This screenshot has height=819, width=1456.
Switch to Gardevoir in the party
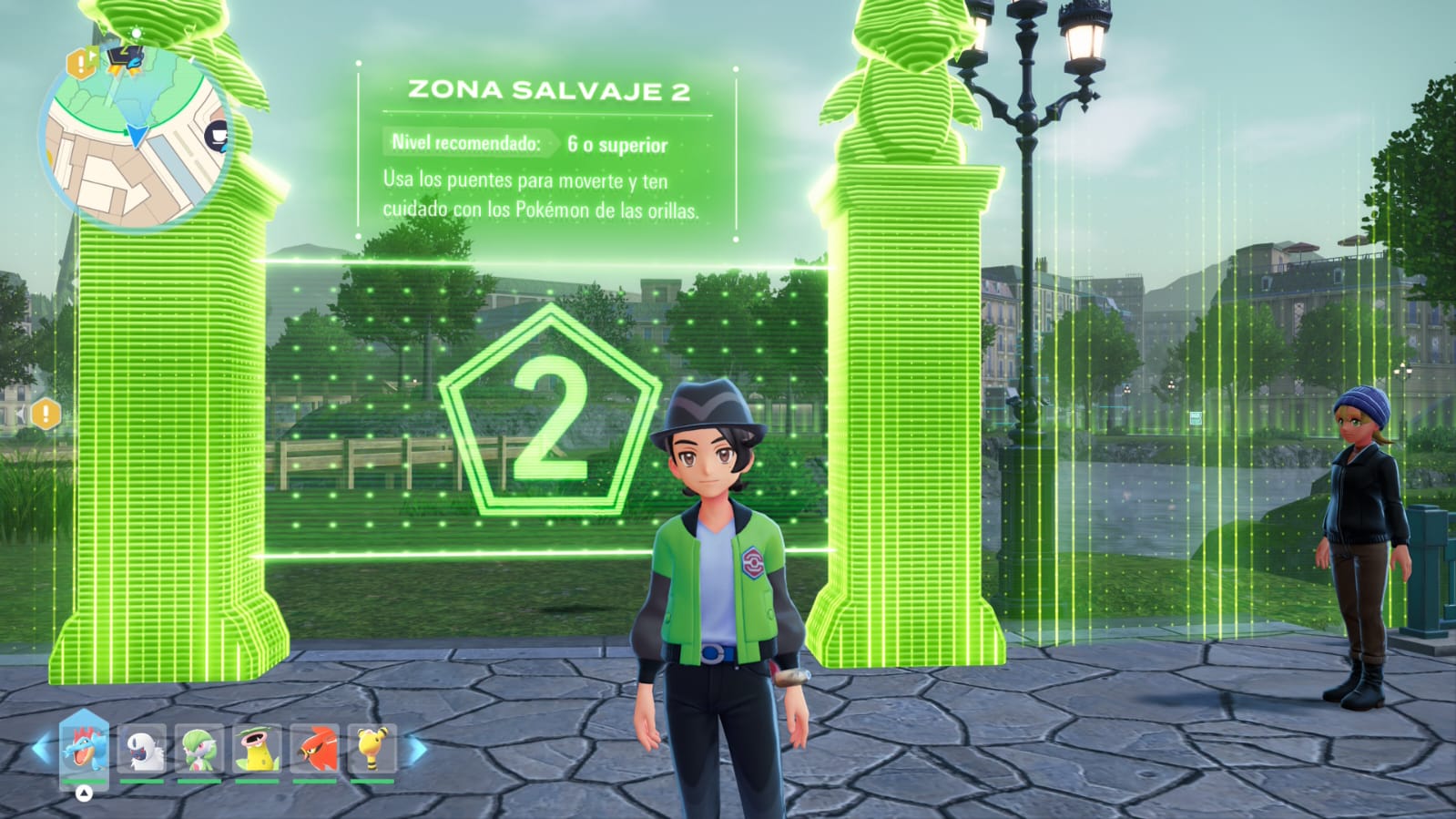coord(199,749)
